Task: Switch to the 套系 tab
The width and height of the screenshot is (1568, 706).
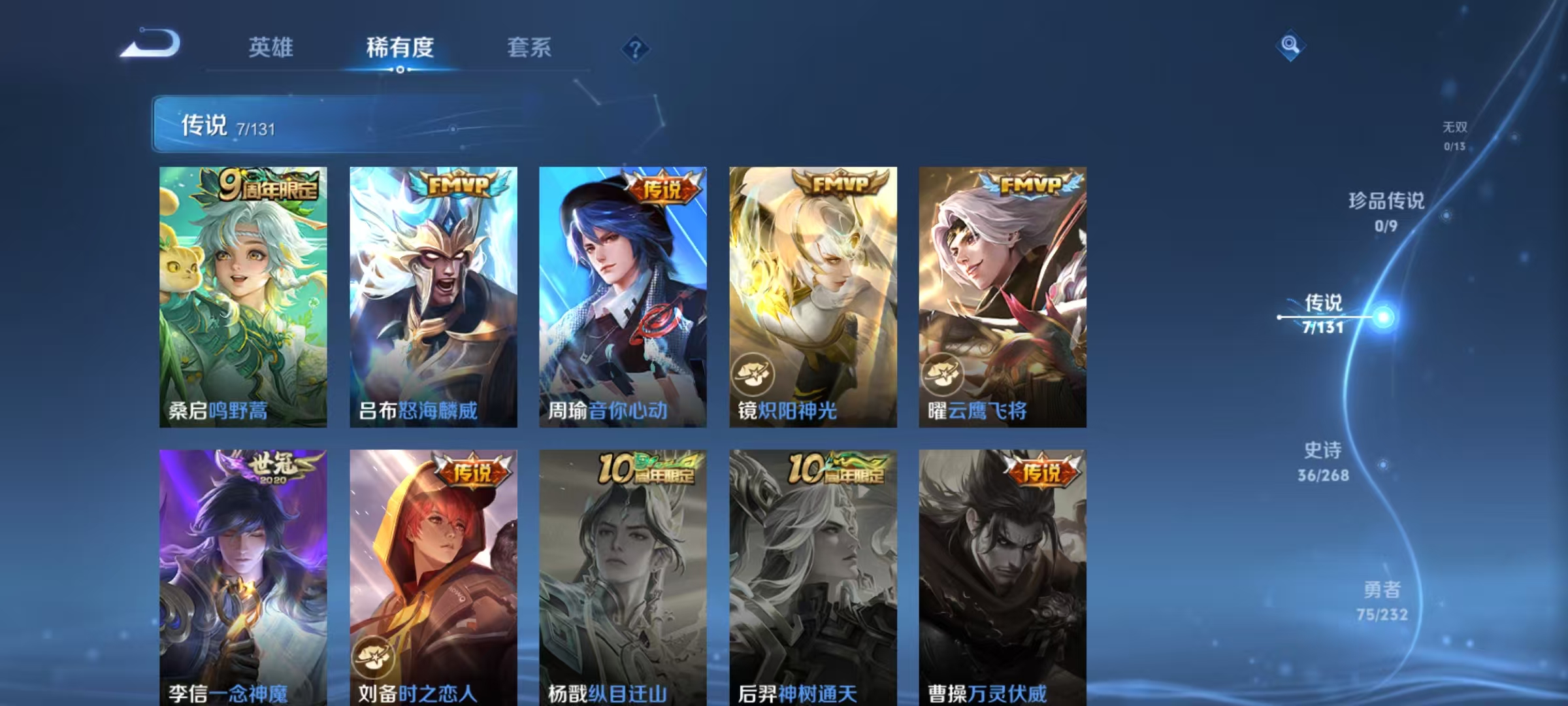Action: [531, 48]
